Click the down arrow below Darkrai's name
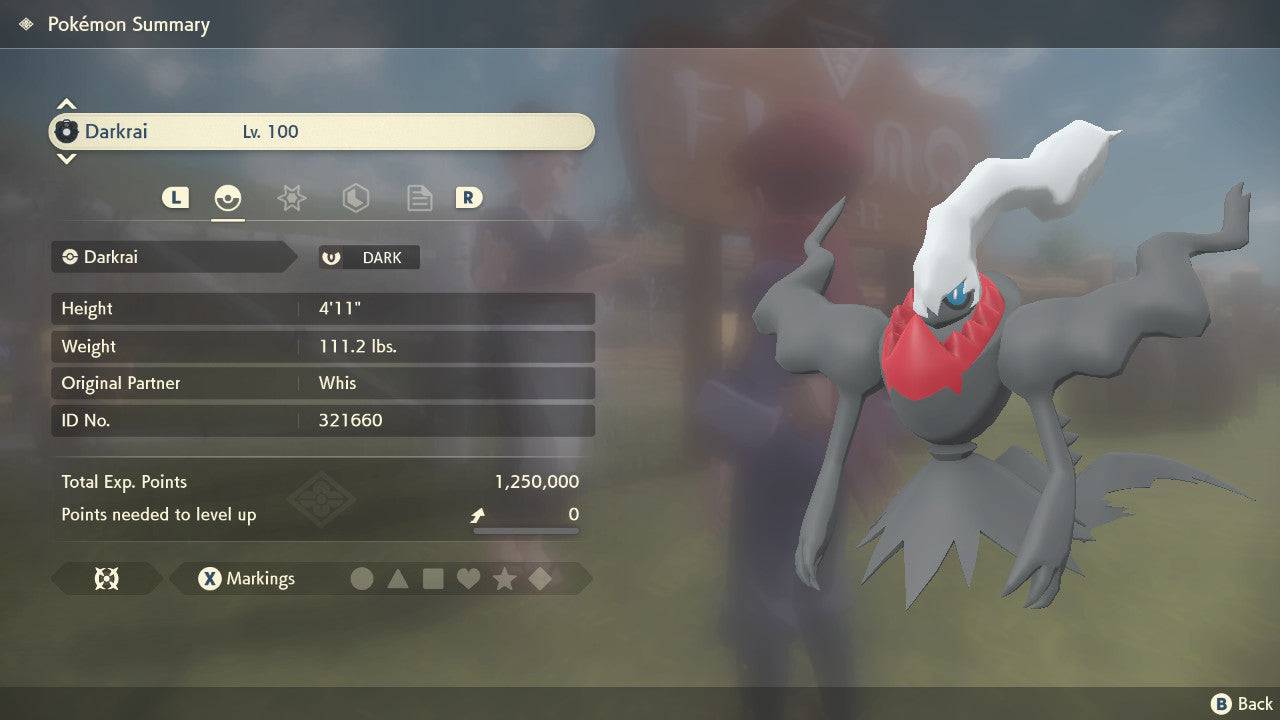Image resolution: width=1280 pixels, height=720 pixels. click(66, 158)
